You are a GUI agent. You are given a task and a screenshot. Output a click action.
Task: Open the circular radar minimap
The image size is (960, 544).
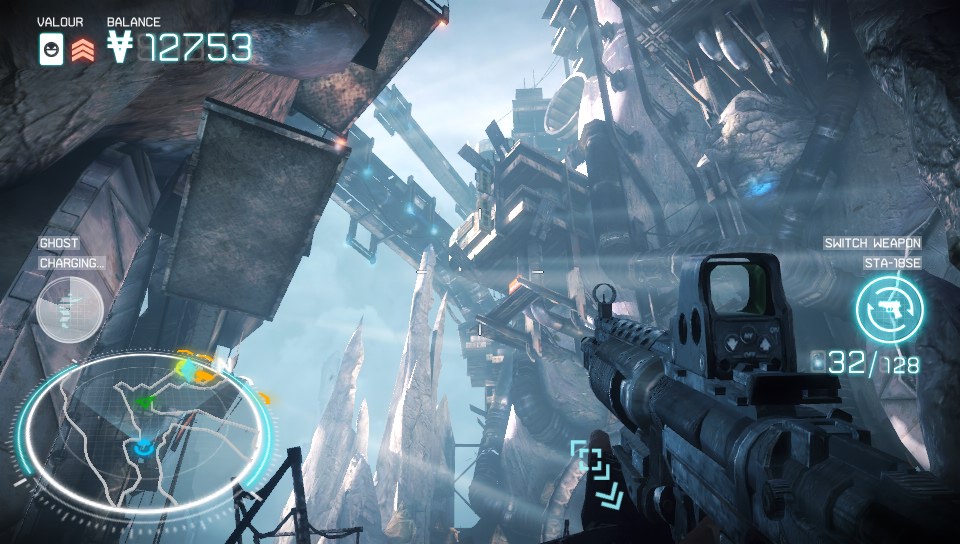click(145, 431)
